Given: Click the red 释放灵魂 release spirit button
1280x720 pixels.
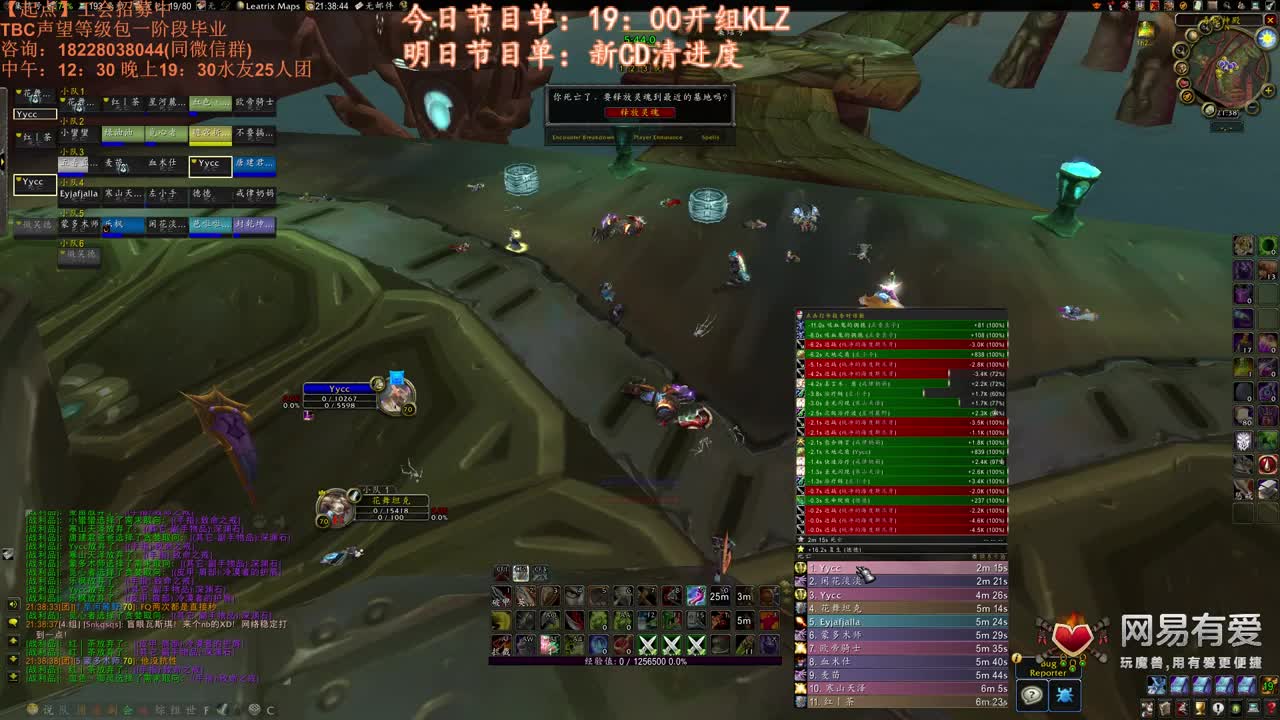Looking at the screenshot, I should pos(640,112).
